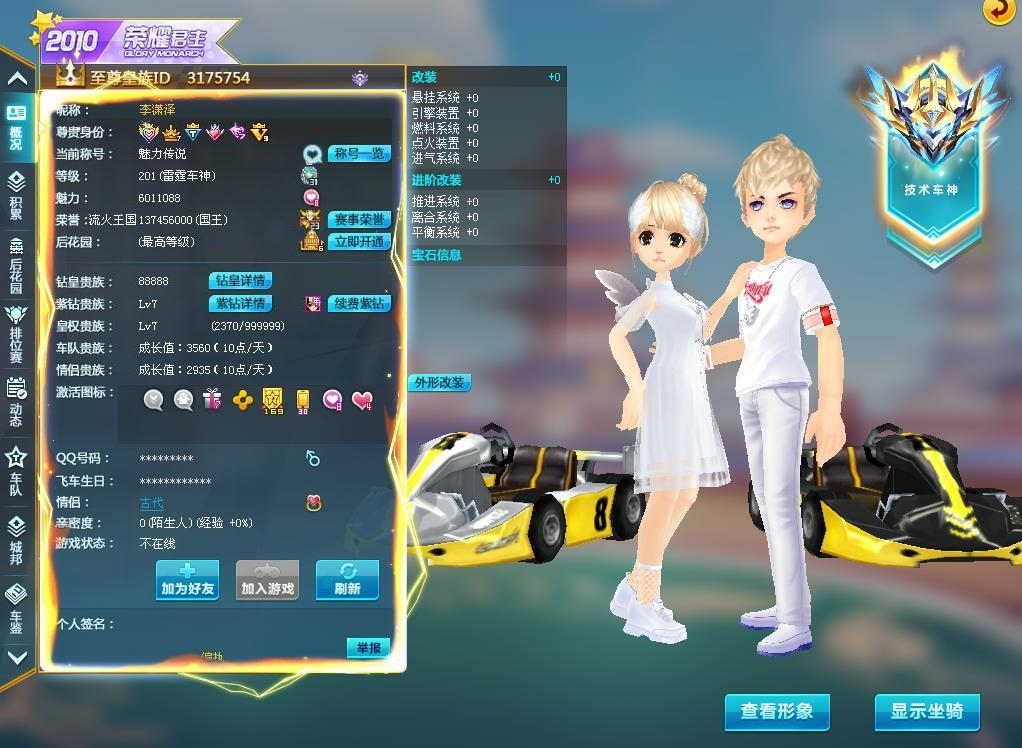The height and width of the screenshot is (748, 1022).
Task: Open the 外形改装 appearance mods
Action: click(439, 383)
